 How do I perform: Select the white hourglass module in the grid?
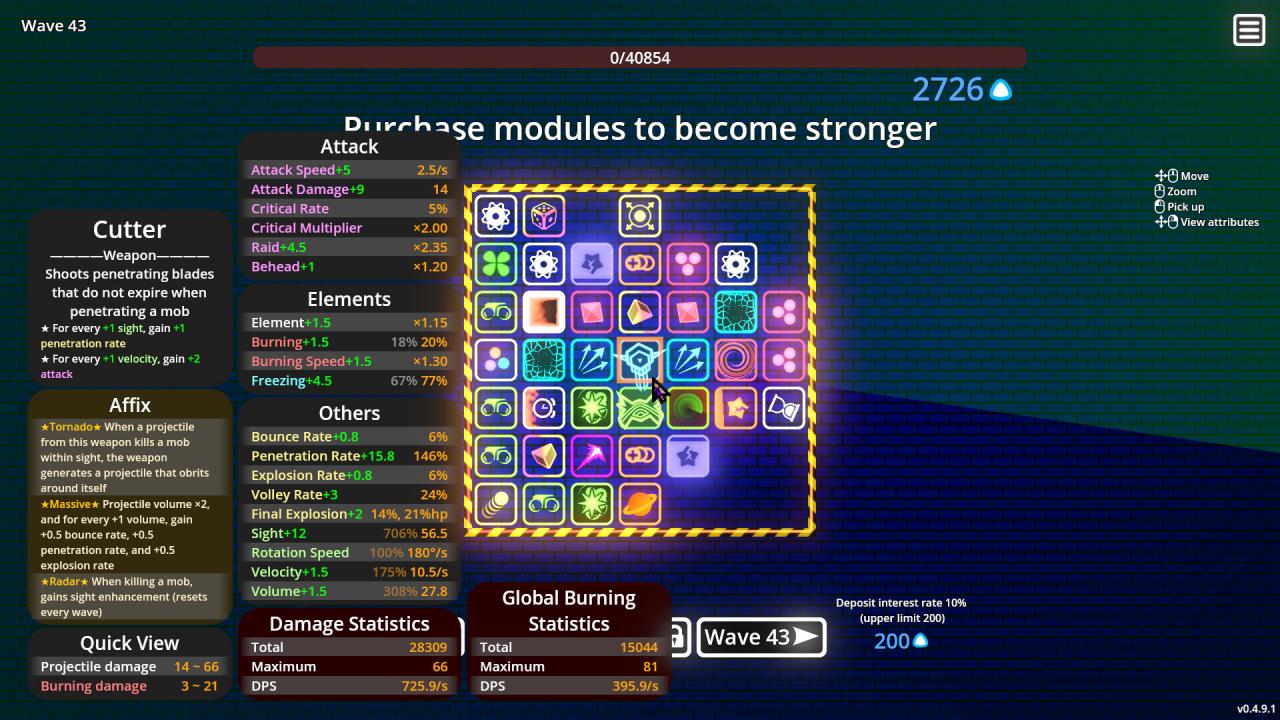784,408
